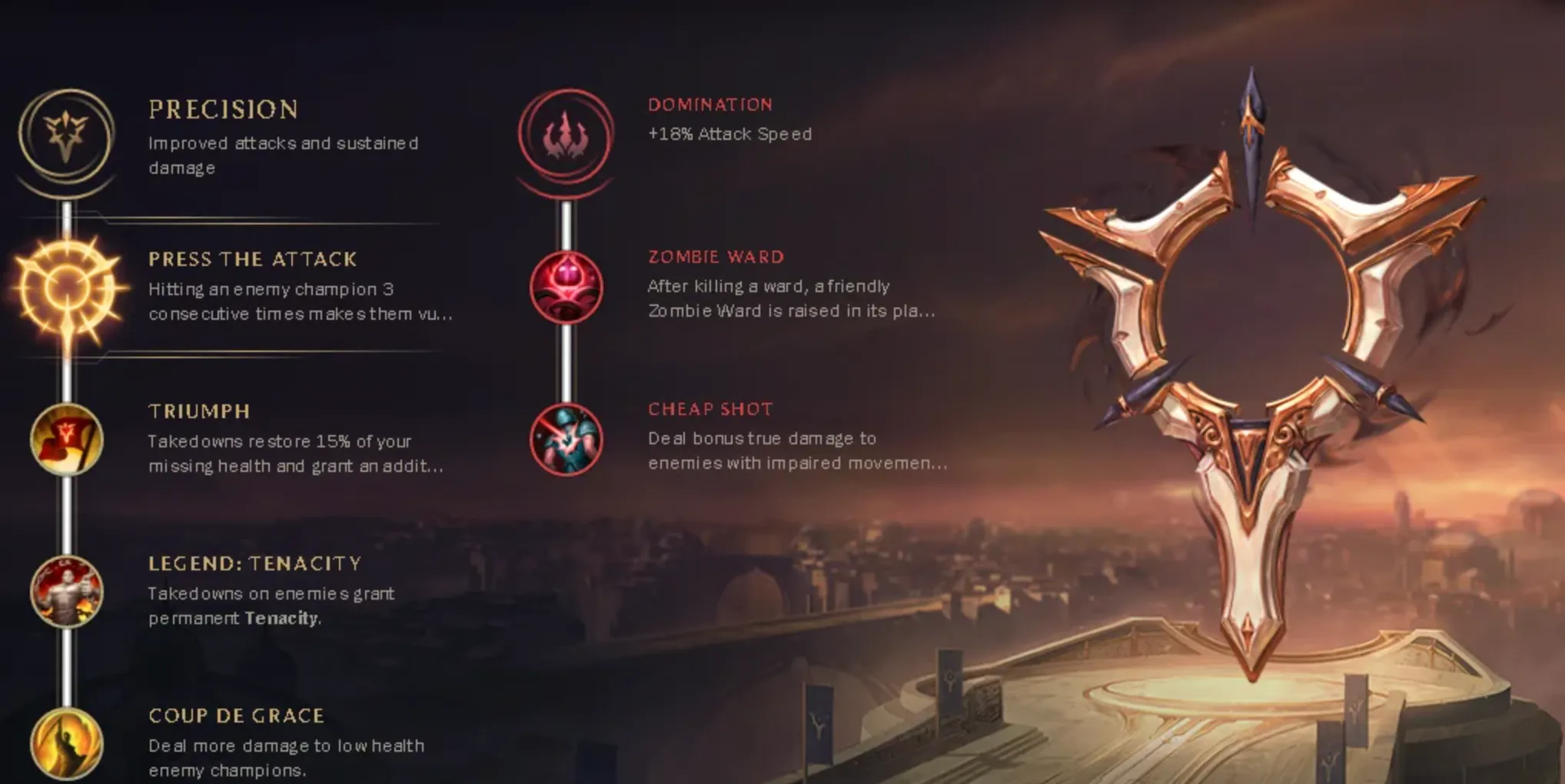Image resolution: width=1565 pixels, height=784 pixels.
Task: Click the +18% Attack Speed stat text
Action: click(x=729, y=133)
